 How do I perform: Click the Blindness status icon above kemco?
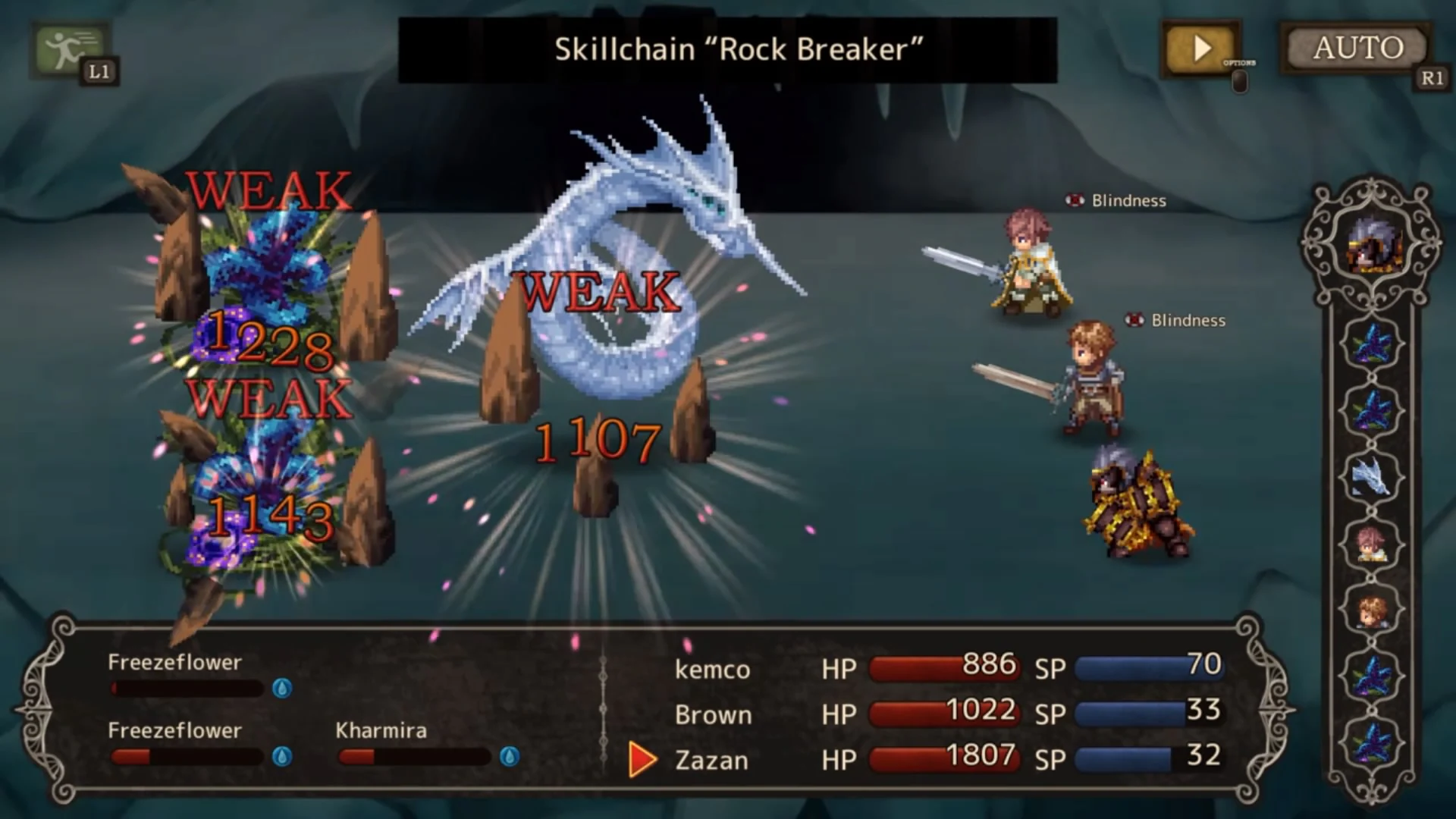pyautogui.click(x=1074, y=201)
